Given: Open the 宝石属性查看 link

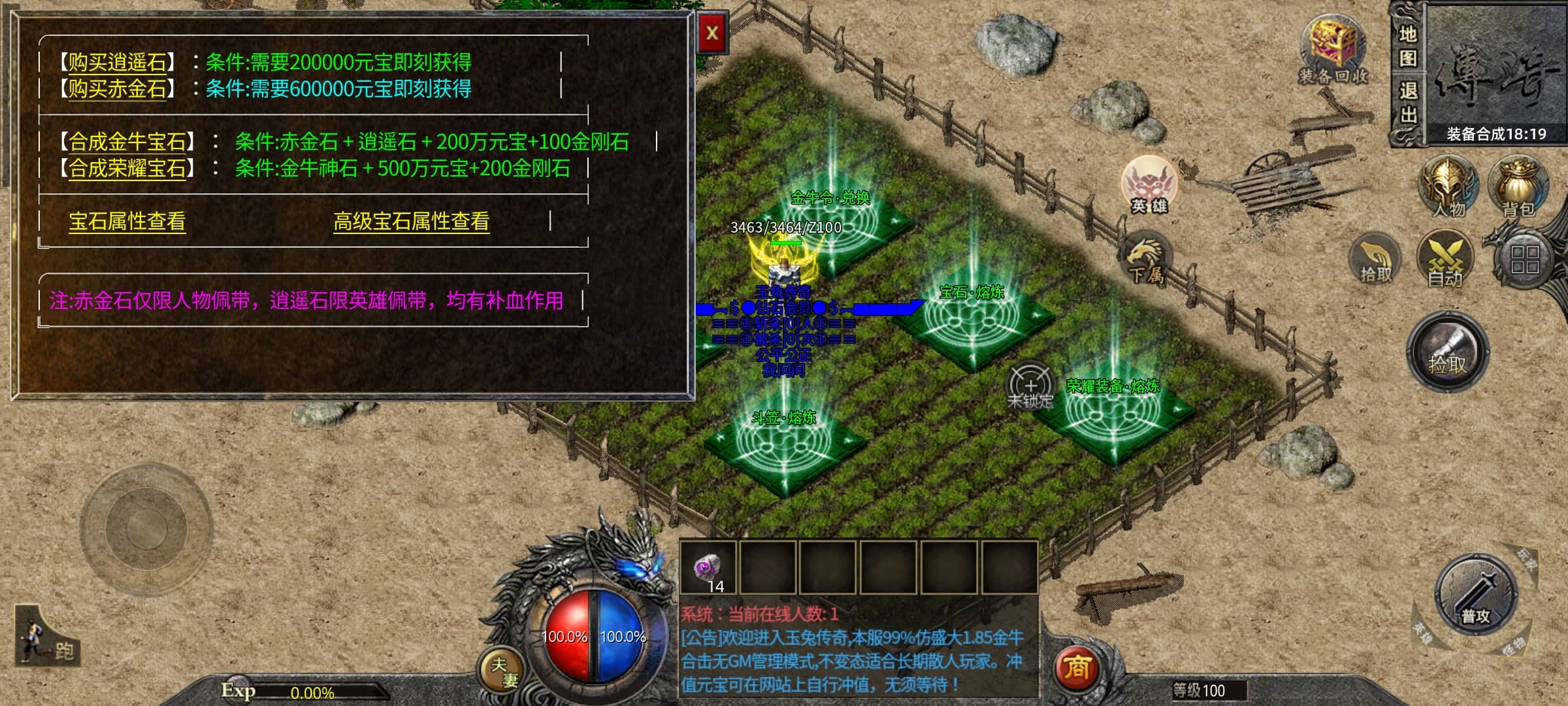Looking at the screenshot, I should click(127, 222).
